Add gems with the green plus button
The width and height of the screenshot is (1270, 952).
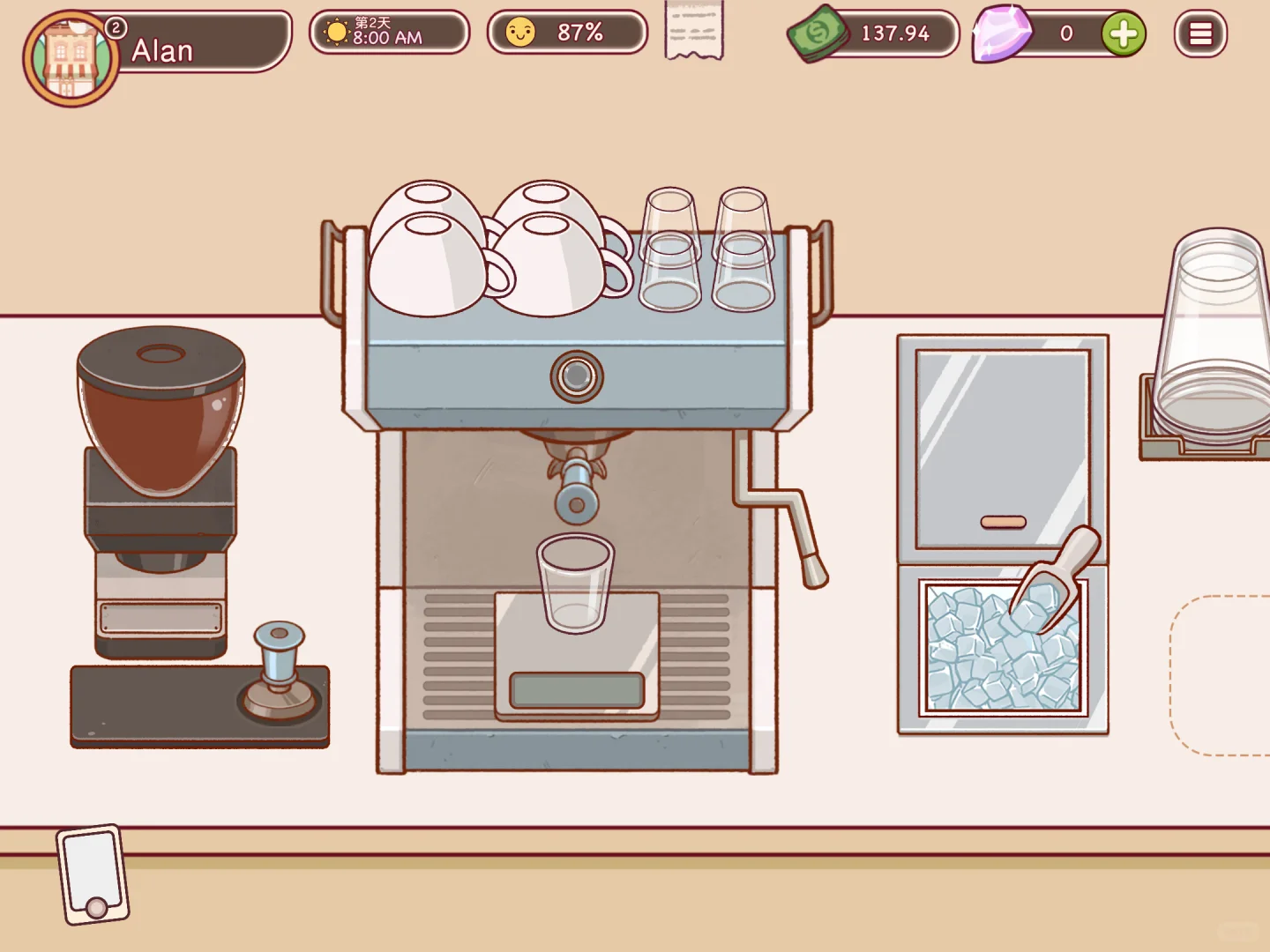(x=1123, y=34)
